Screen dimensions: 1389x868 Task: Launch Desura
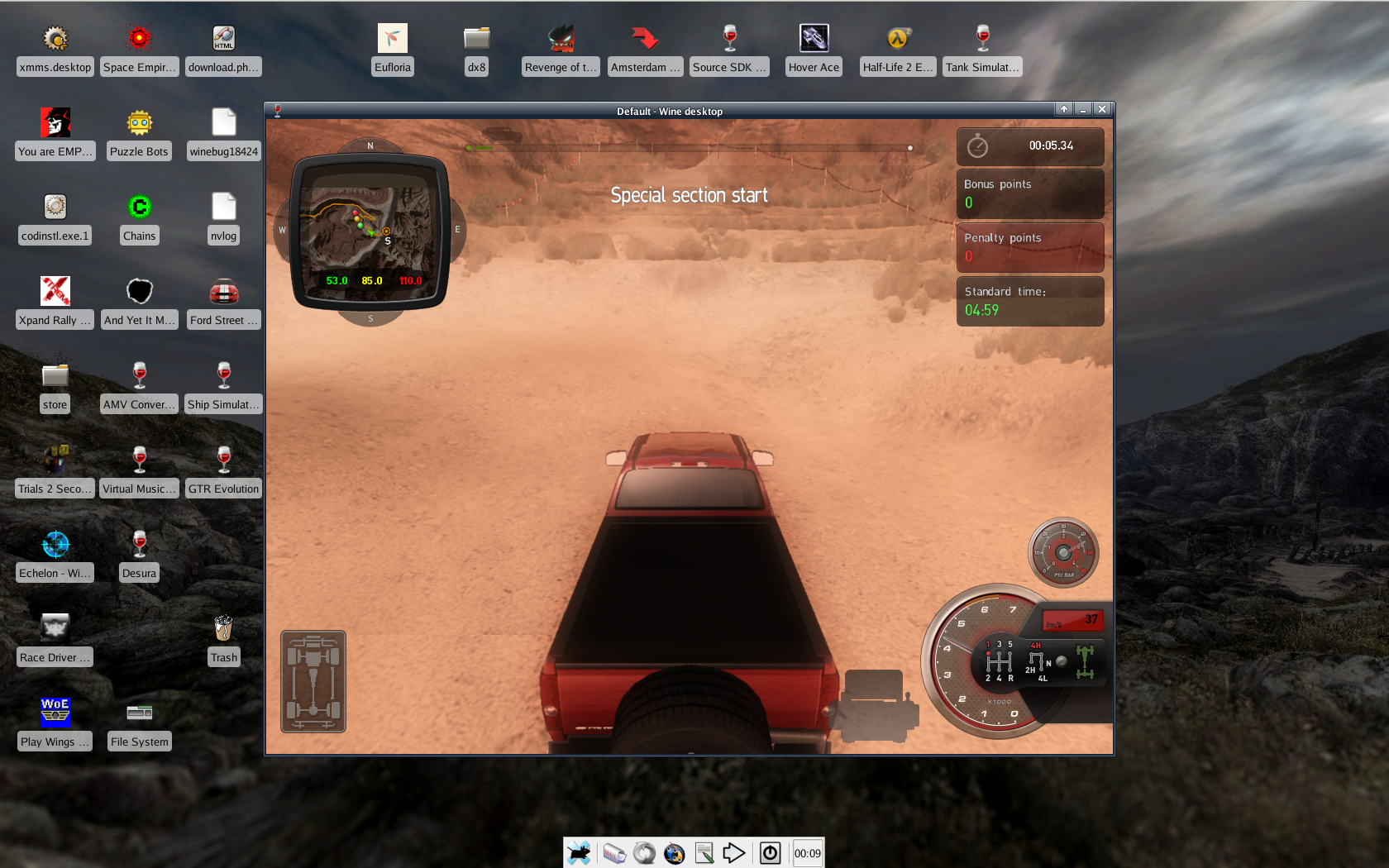click(x=139, y=542)
